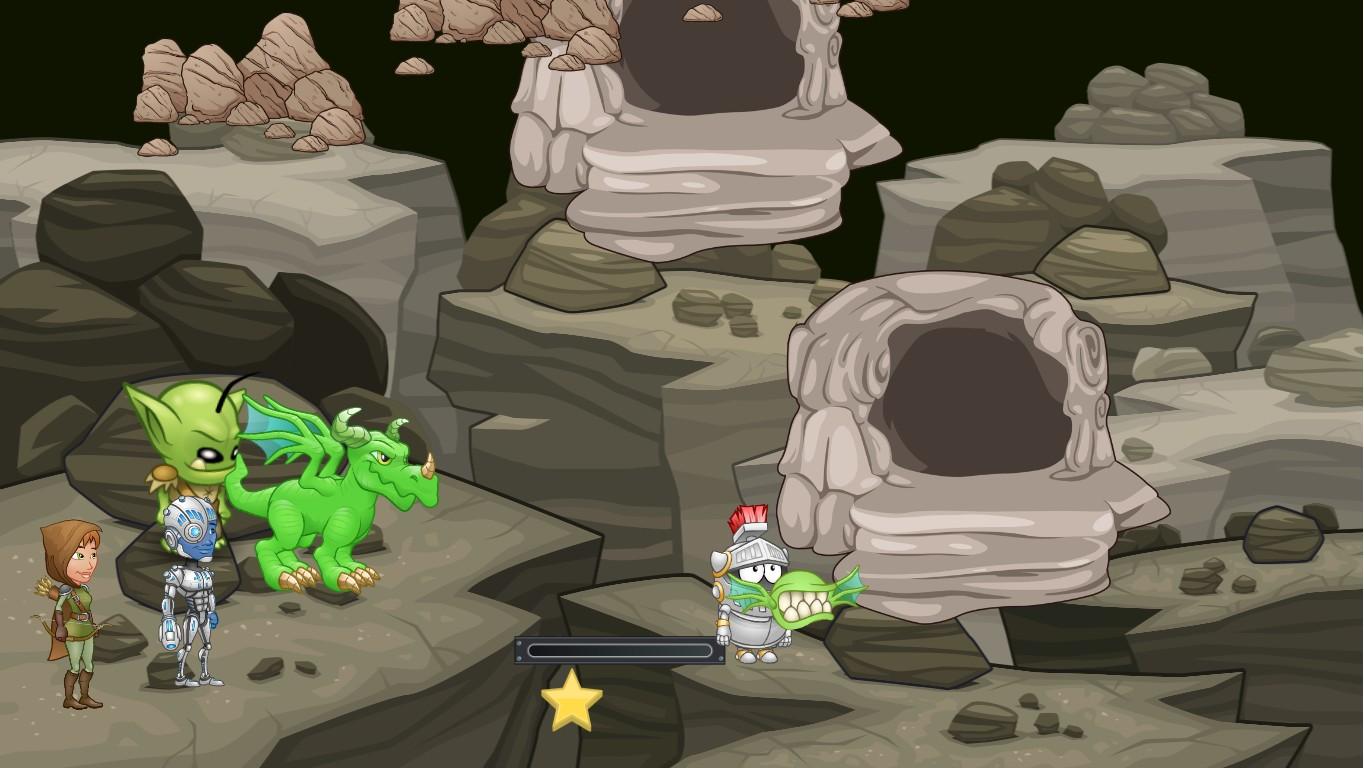Click the gold star icon

click(x=572, y=701)
